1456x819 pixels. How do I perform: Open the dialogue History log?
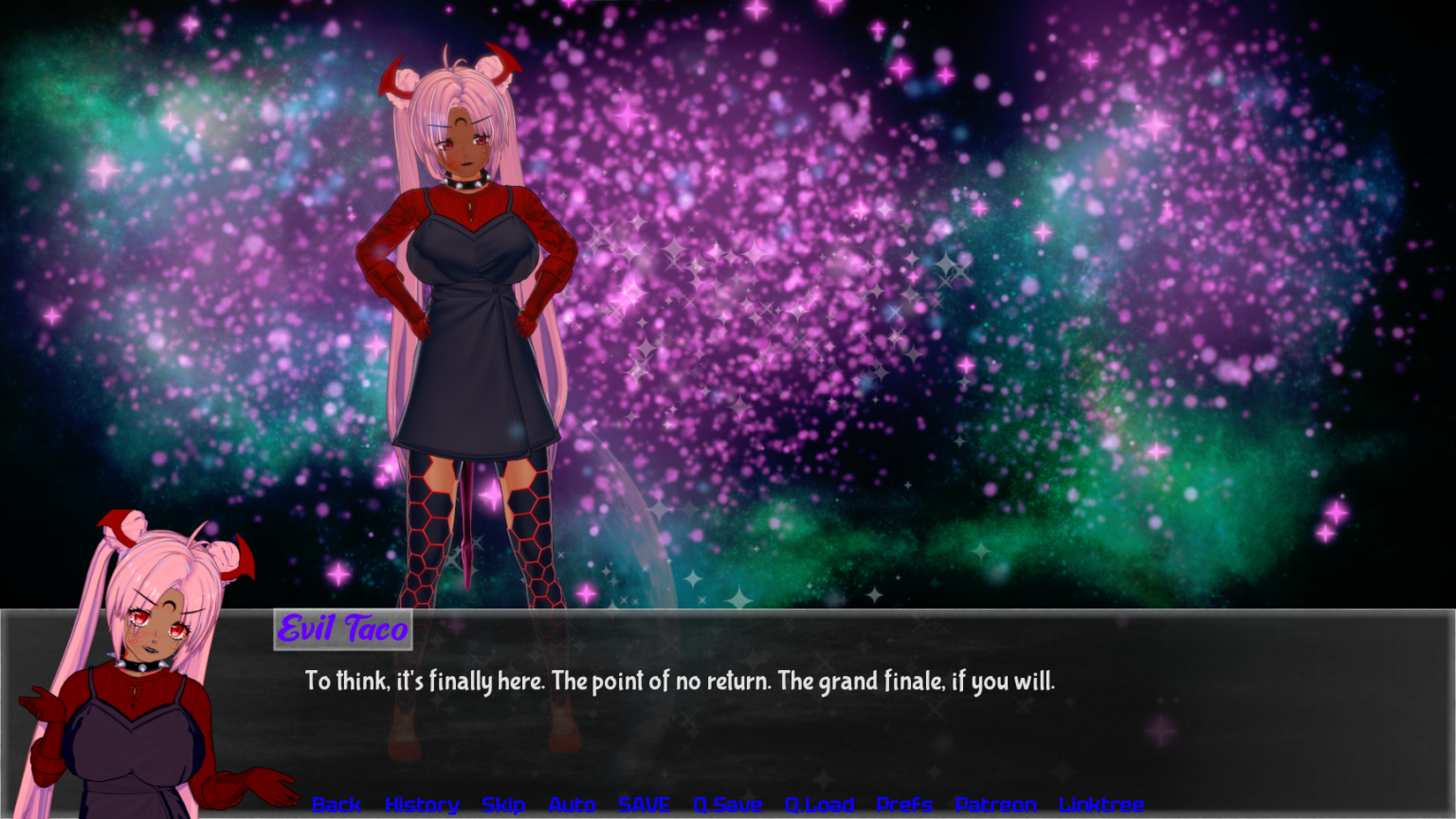[x=422, y=805]
